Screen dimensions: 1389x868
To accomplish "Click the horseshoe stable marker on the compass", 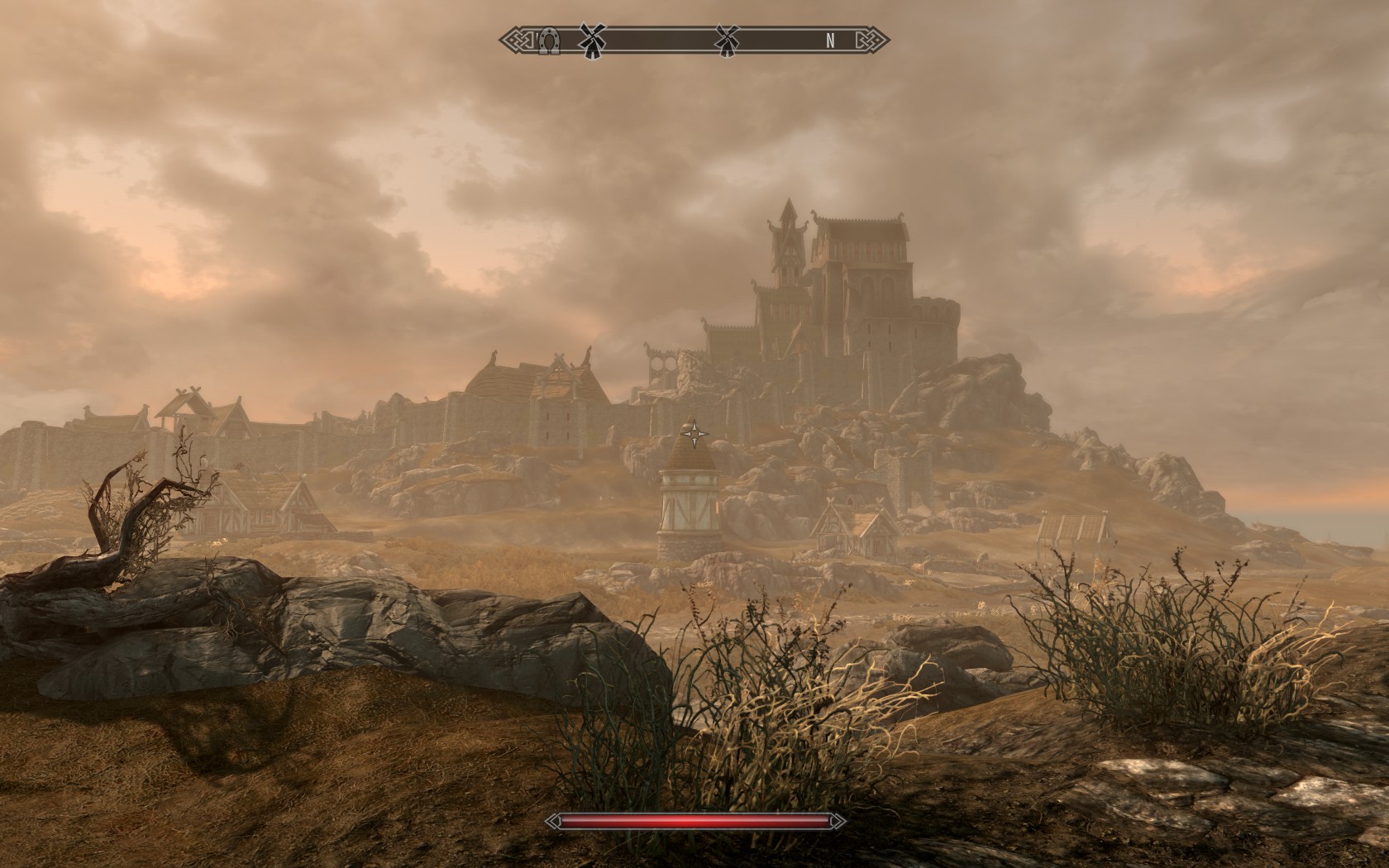I will [x=547, y=40].
